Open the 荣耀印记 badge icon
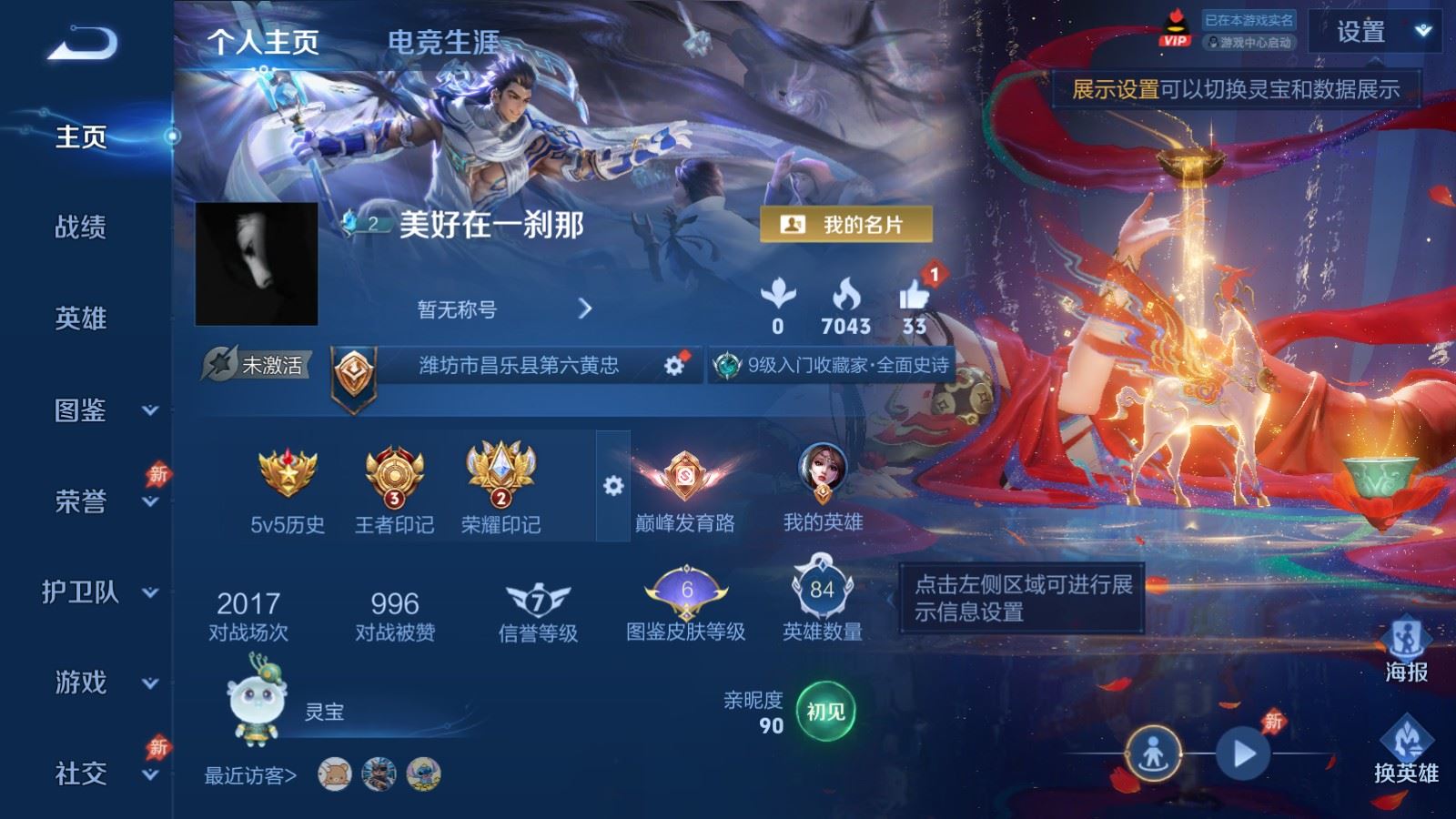Screen dimensions: 1456x819 (x=499, y=471)
